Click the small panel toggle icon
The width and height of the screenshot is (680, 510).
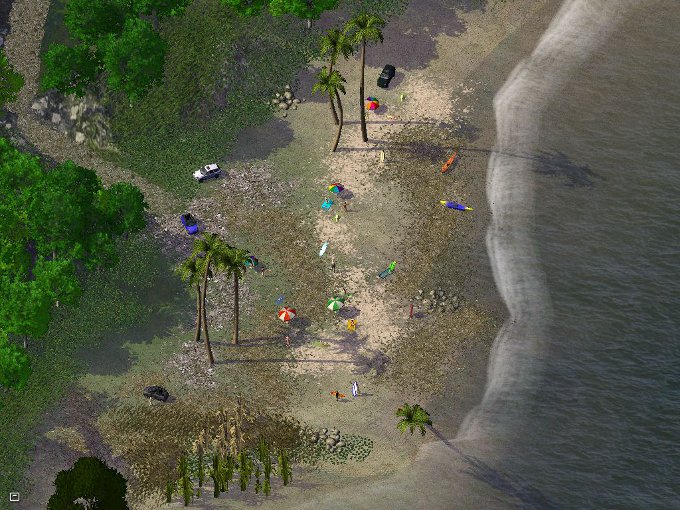click(14, 496)
